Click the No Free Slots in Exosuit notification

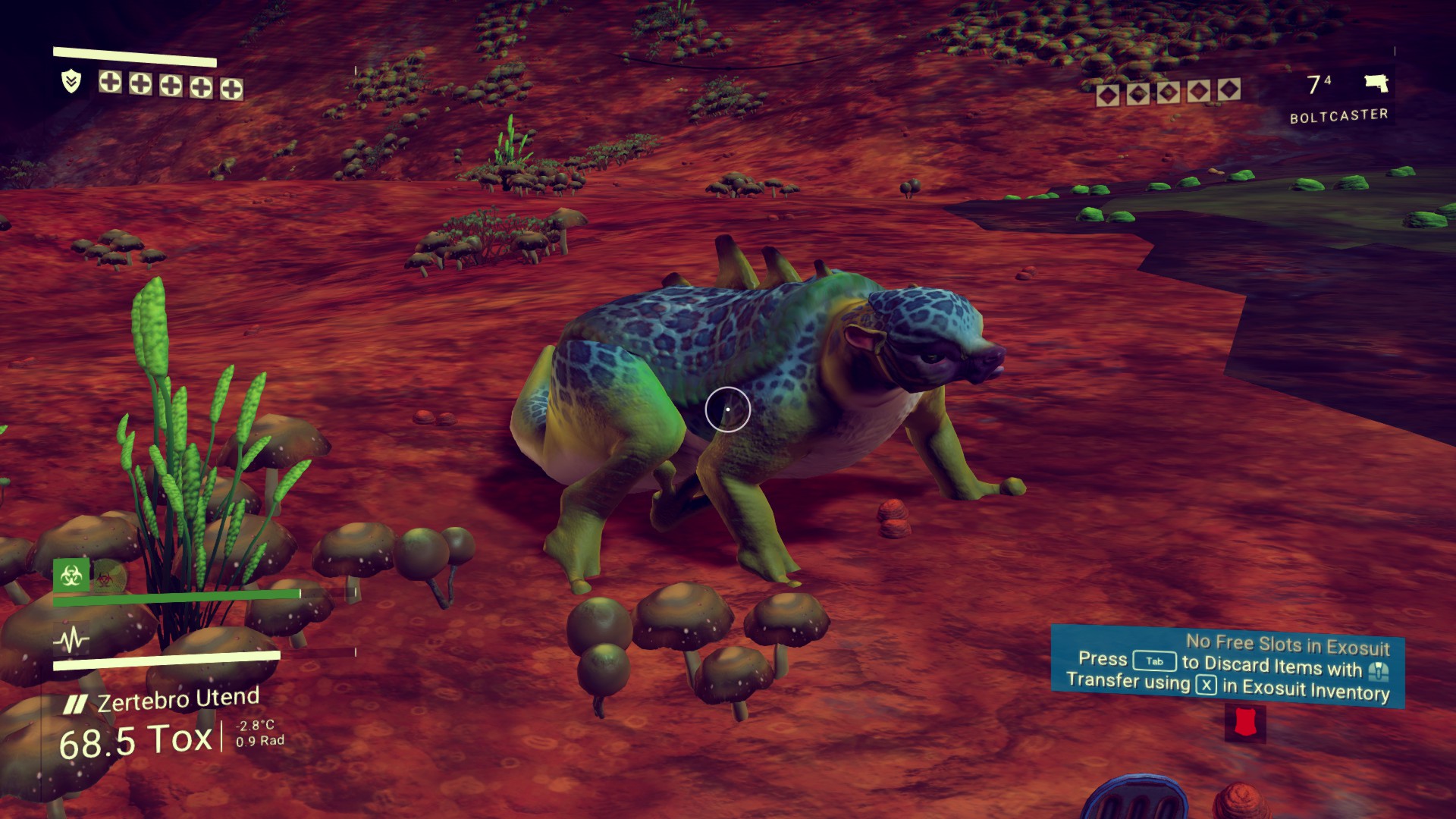[1228, 667]
